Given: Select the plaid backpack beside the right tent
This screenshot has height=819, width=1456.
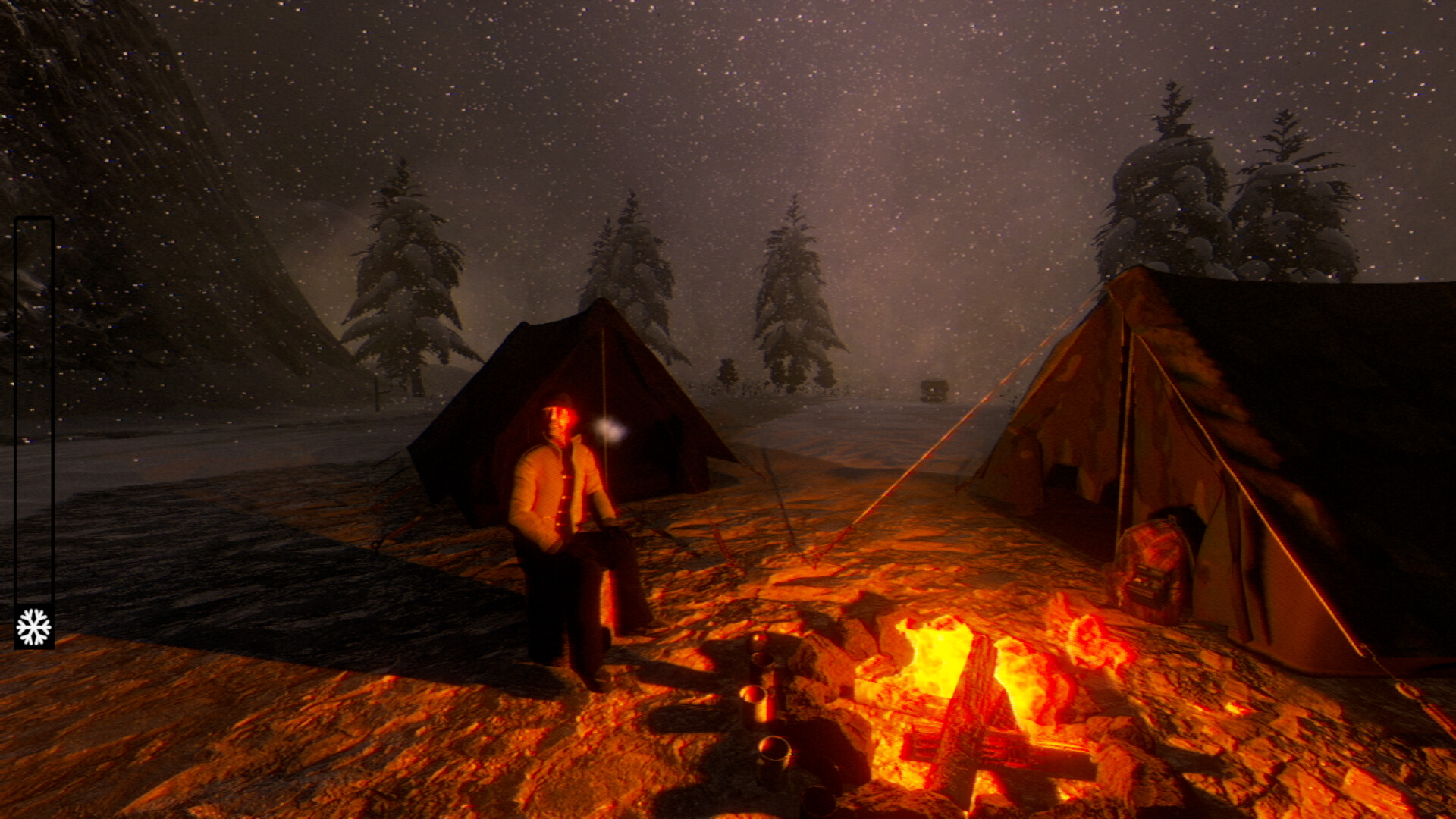Looking at the screenshot, I should pos(1153,565).
